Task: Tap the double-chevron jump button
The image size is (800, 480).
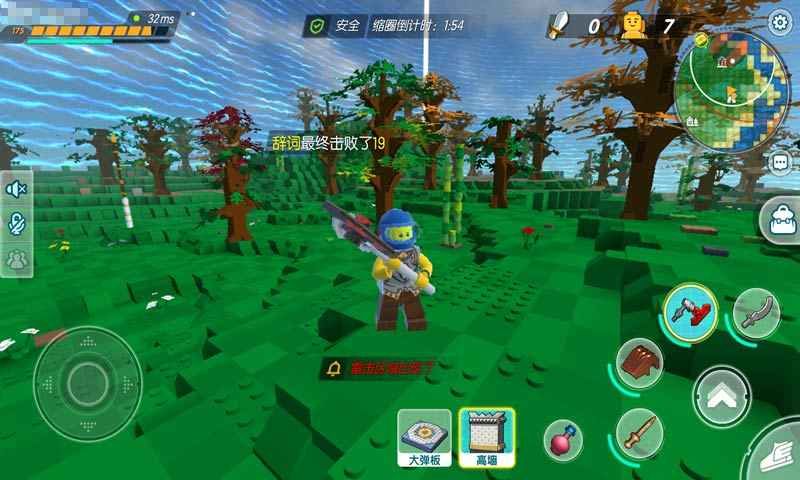Action: (x=722, y=396)
